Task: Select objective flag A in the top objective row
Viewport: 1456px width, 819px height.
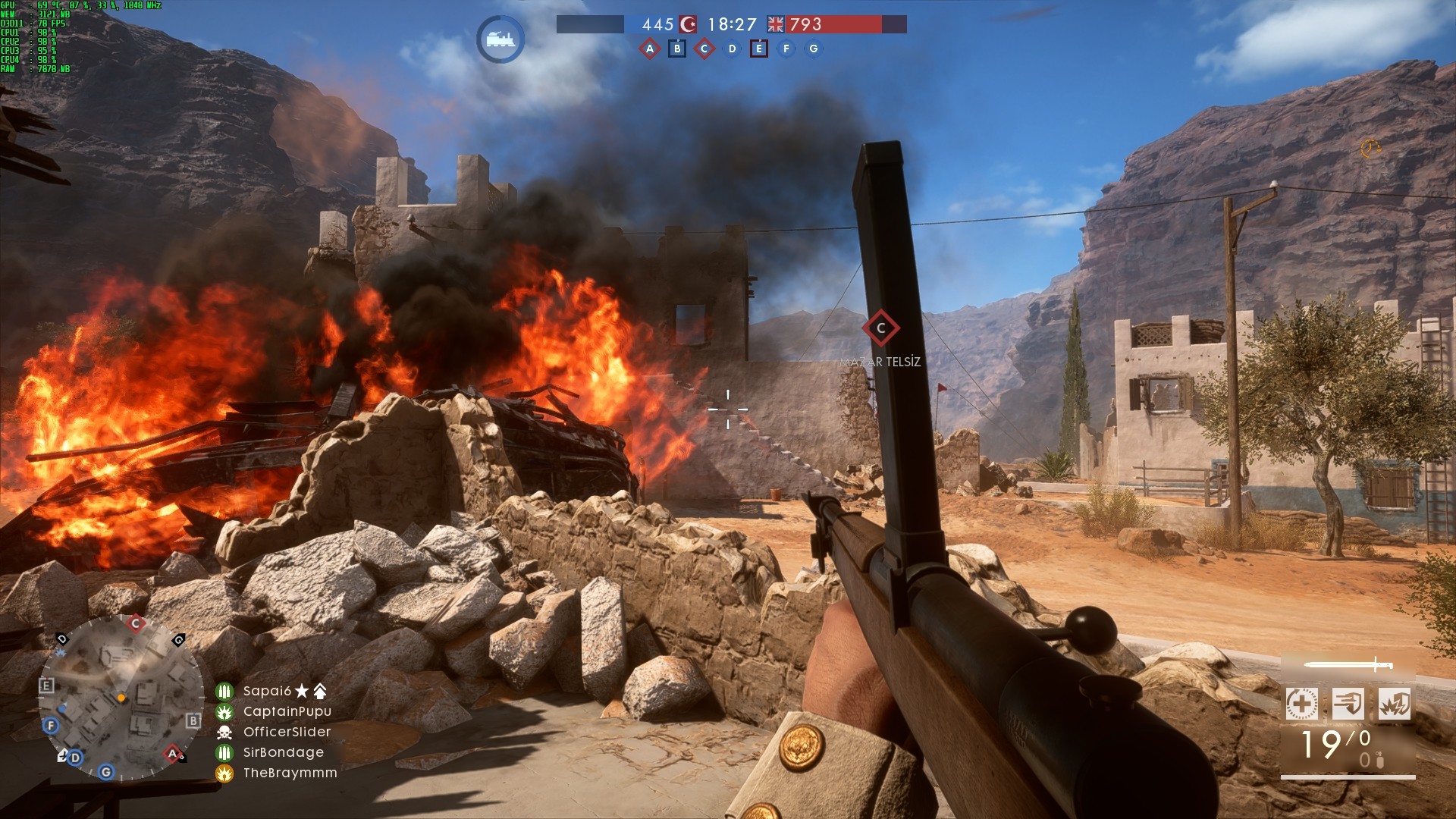Action: coord(649,49)
